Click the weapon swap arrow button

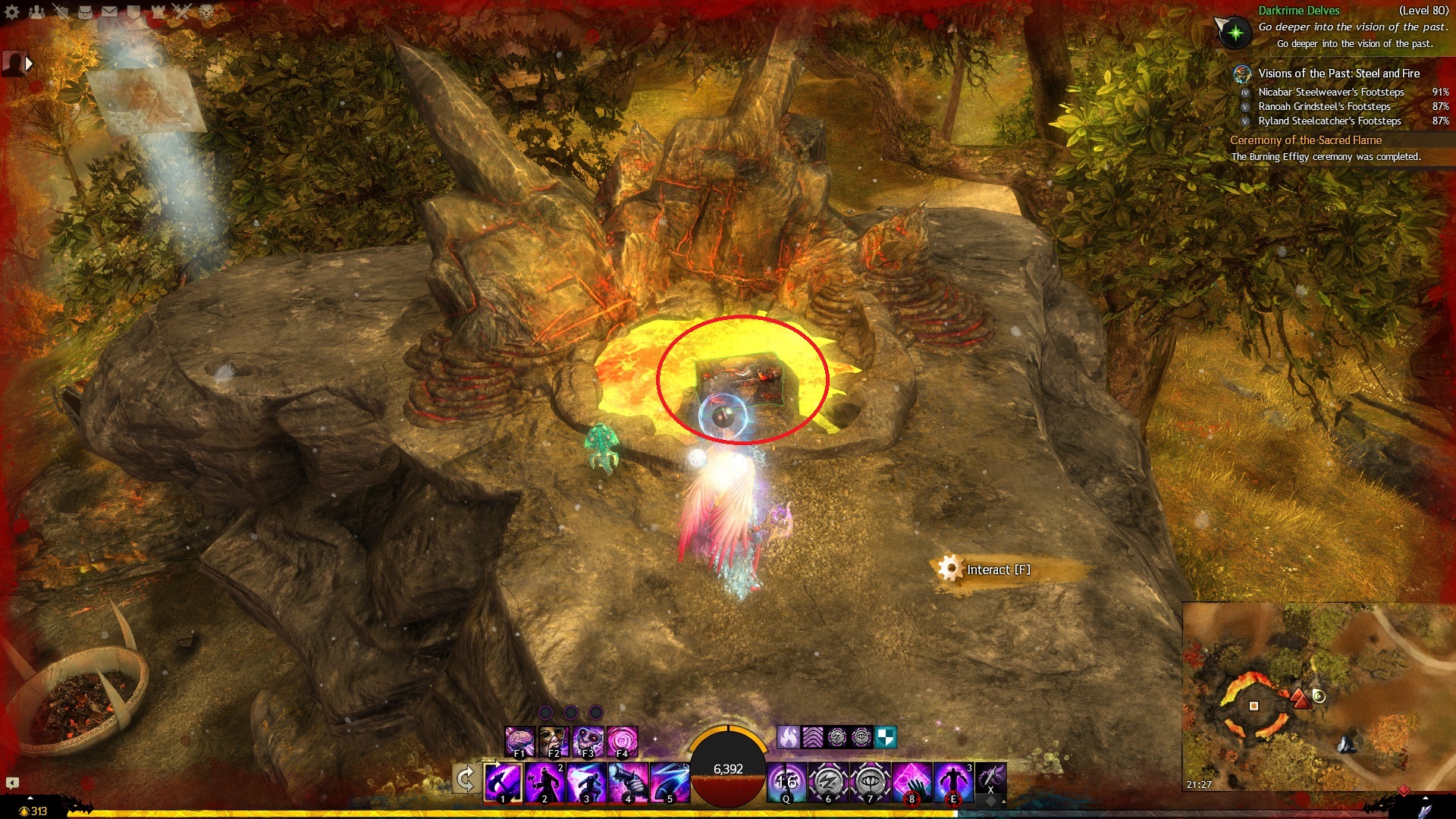(465, 779)
